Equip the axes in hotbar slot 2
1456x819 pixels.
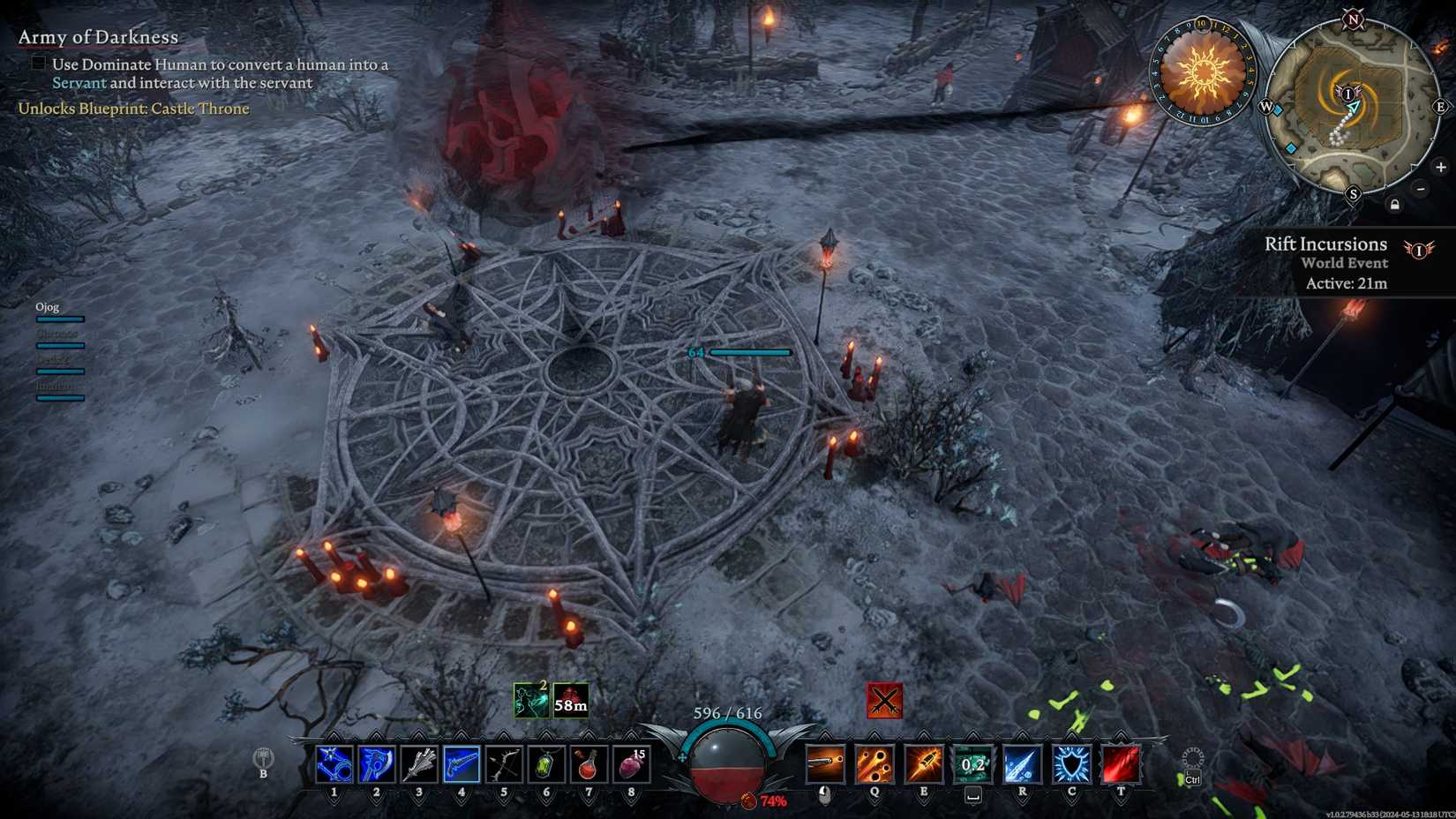(x=377, y=764)
